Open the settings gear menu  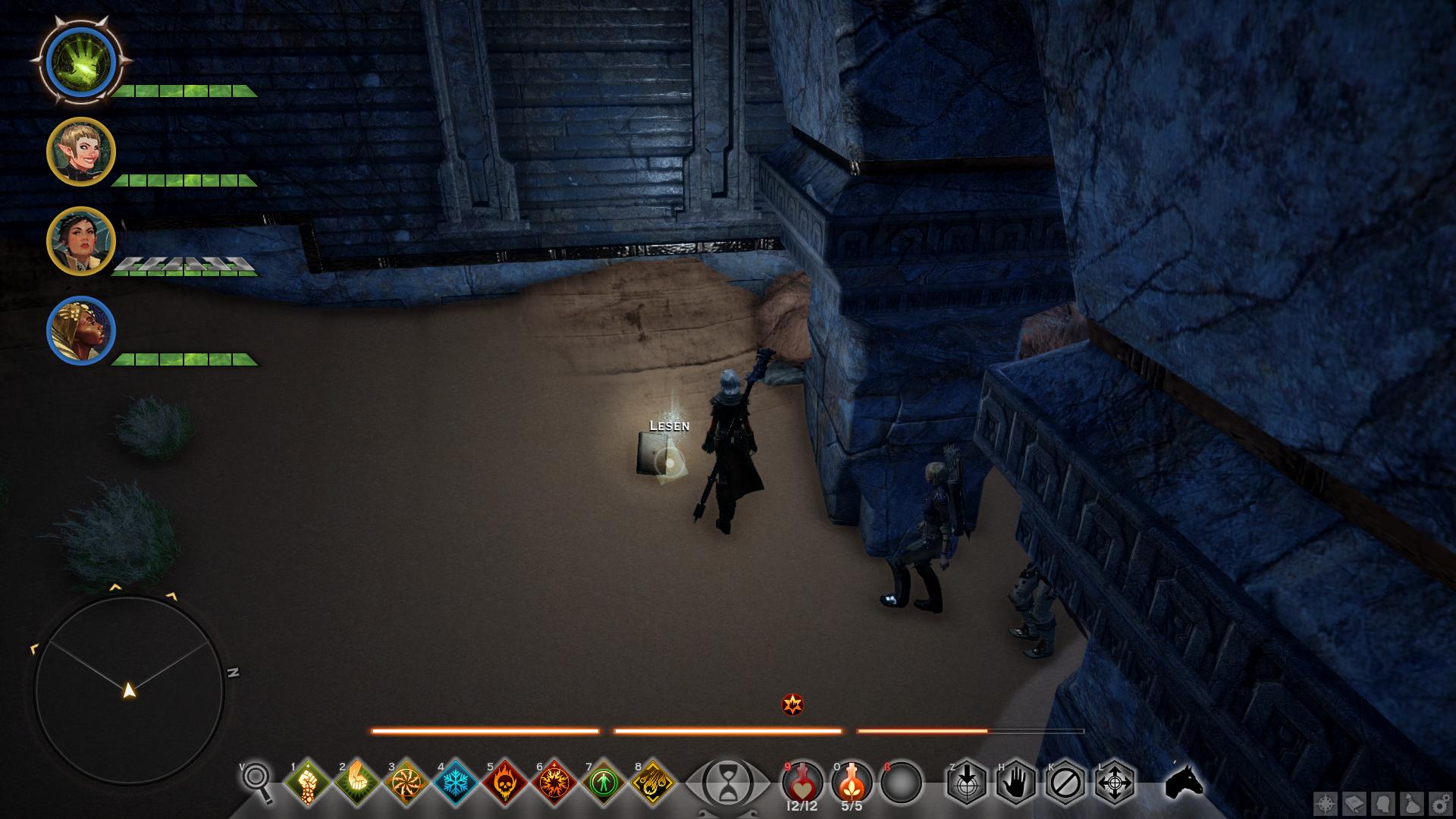coord(1440,804)
